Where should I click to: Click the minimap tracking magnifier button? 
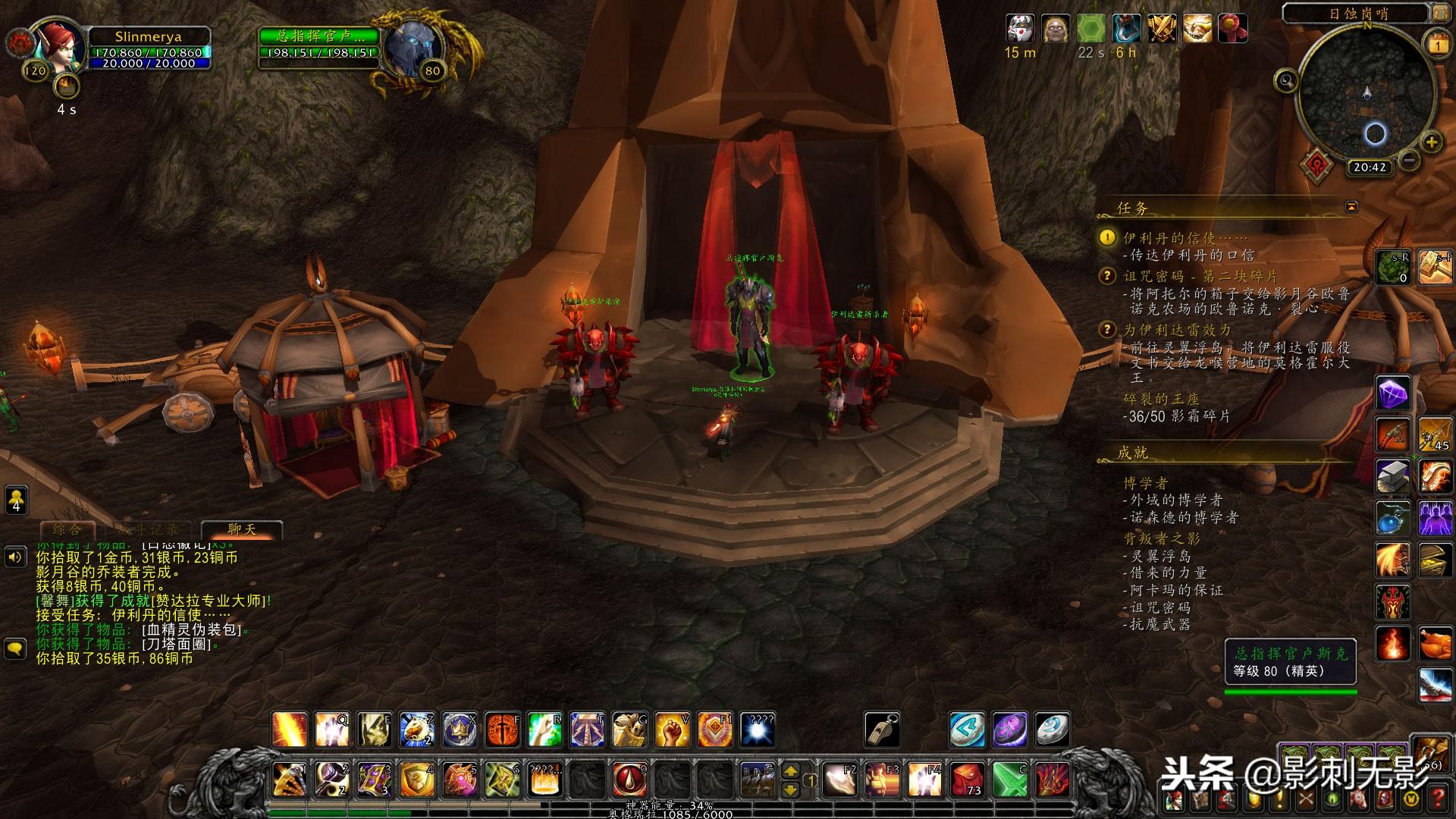click(x=1286, y=79)
